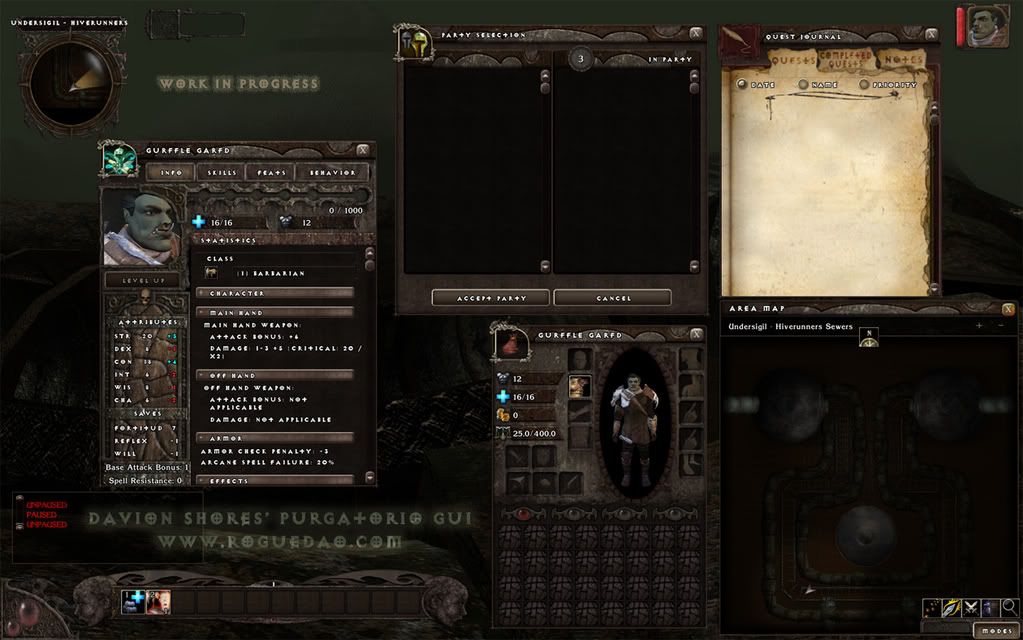
Task: Close the Quest Journal window
Action: pos(931,34)
